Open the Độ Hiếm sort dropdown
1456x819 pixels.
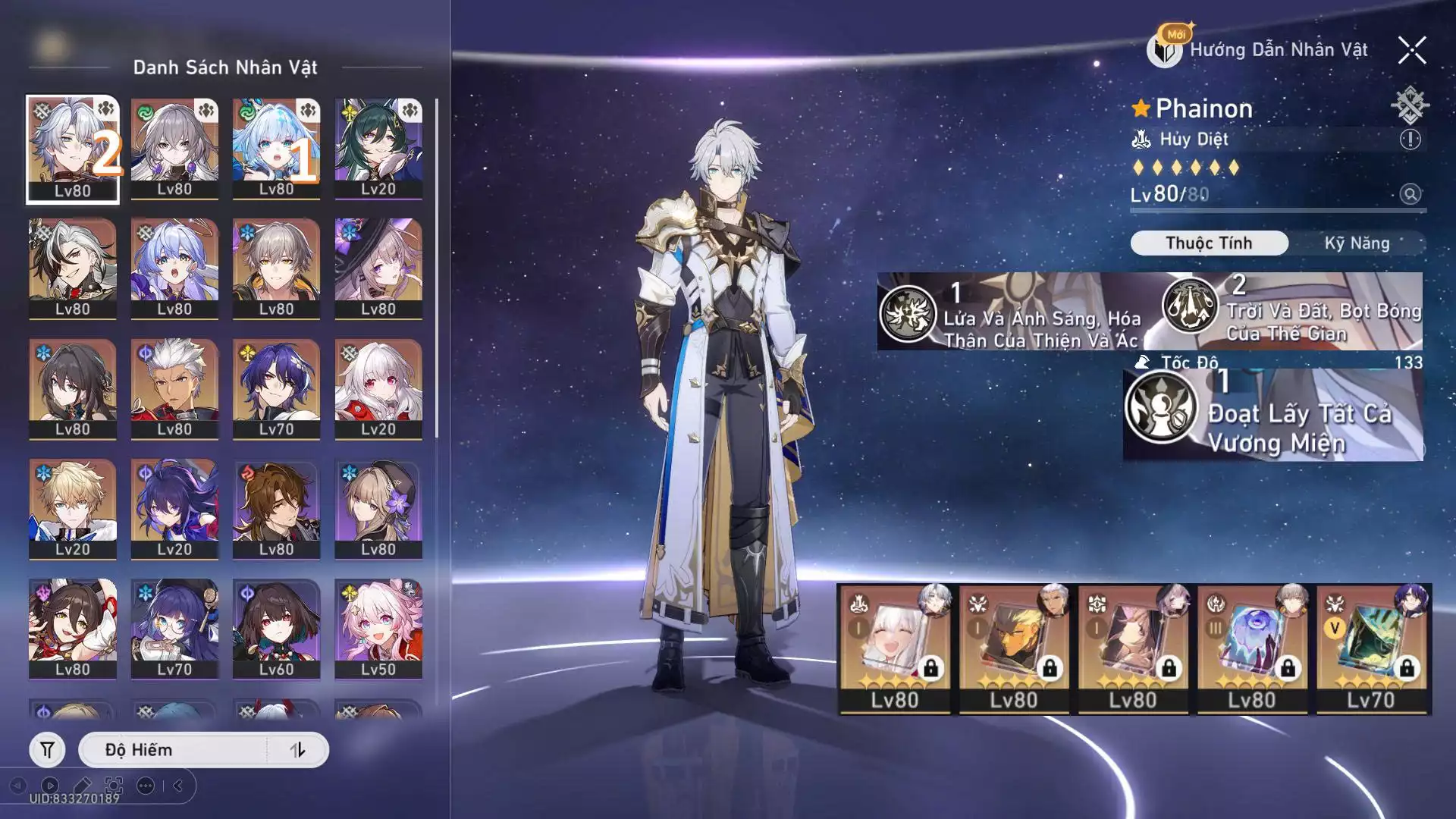pyautogui.click(x=174, y=750)
